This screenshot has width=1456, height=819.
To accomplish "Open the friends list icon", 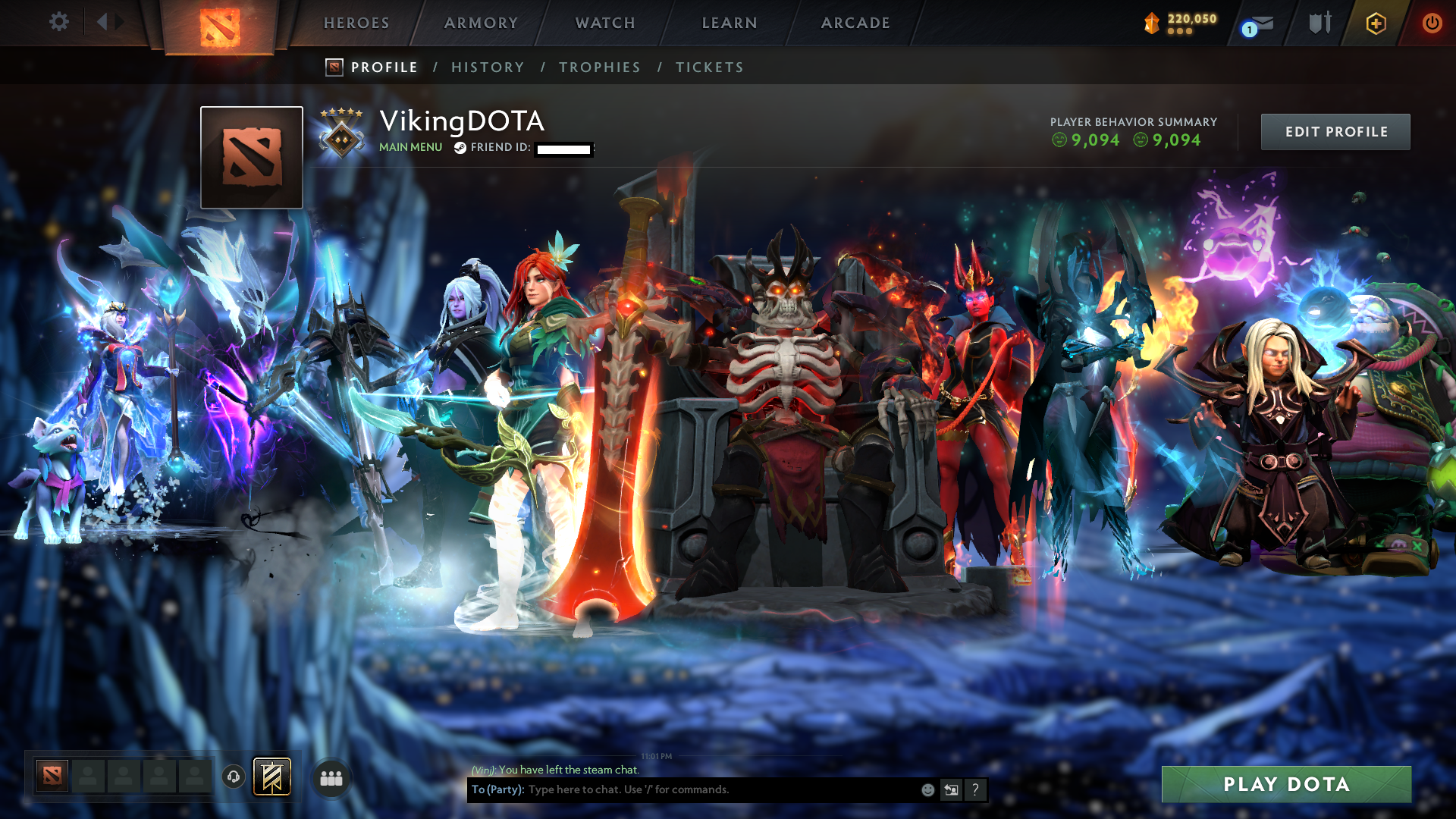I will click(331, 777).
